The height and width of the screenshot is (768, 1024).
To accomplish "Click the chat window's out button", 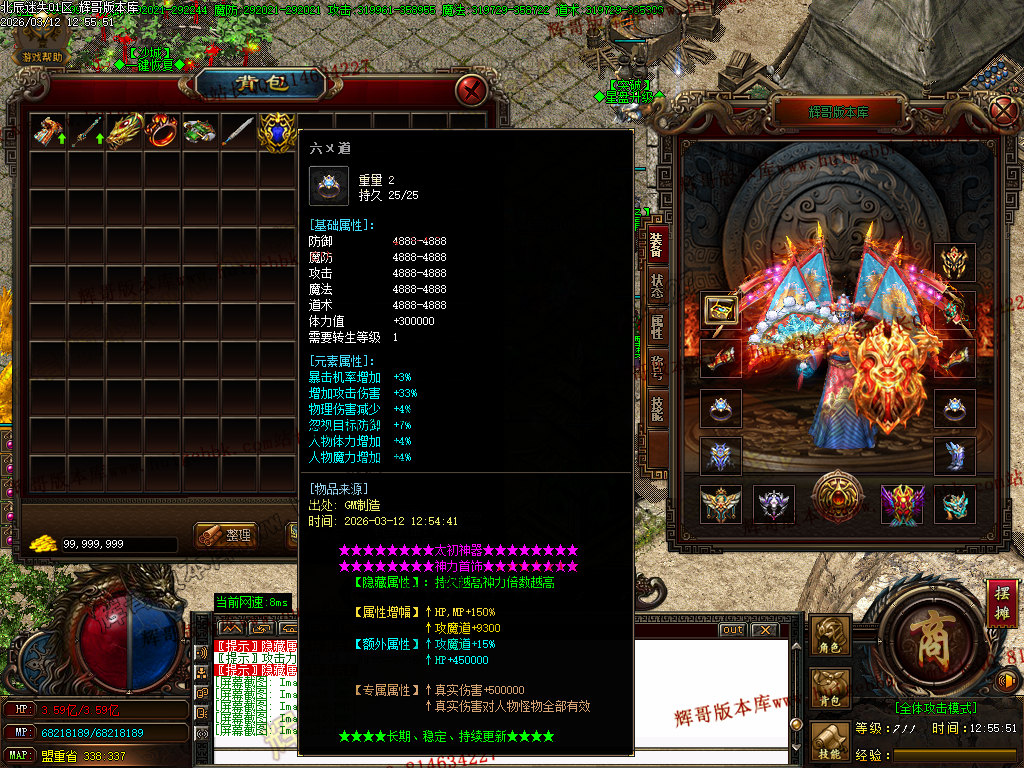I will 732,630.
